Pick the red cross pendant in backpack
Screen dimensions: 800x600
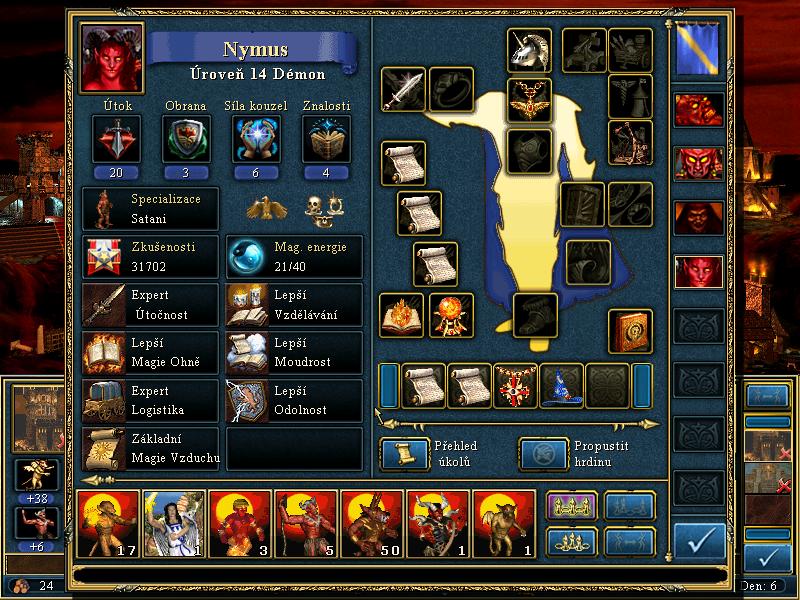(516, 386)
